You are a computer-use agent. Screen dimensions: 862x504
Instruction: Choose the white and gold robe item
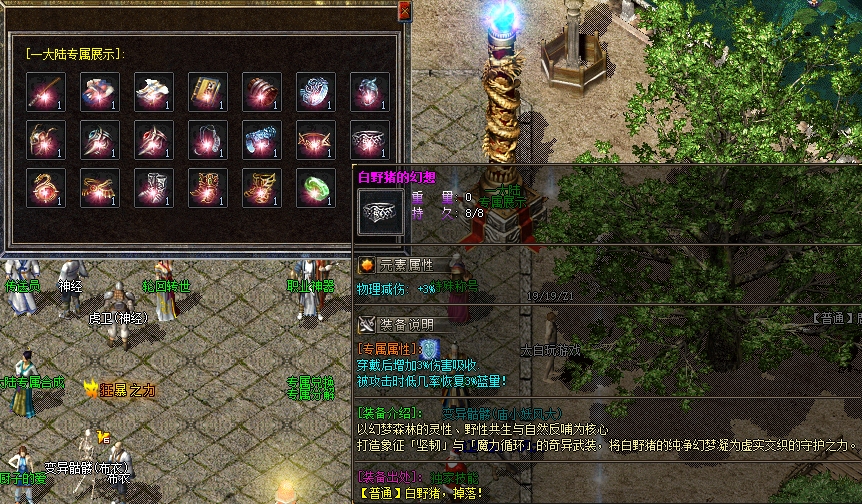[x=154, y=92]
